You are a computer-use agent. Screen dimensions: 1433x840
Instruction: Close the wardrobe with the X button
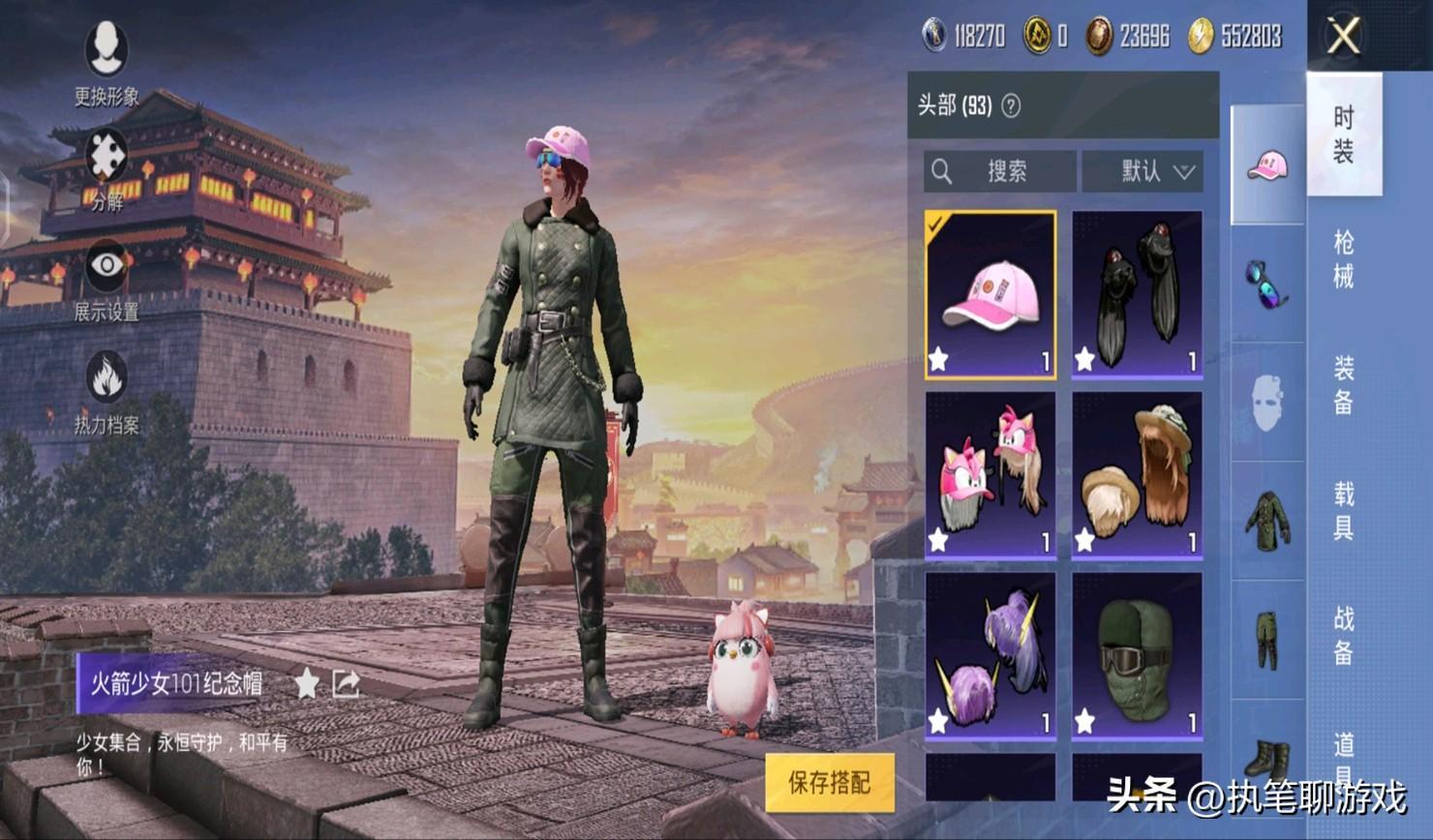pyautogui.click(x=1344, y=37)
